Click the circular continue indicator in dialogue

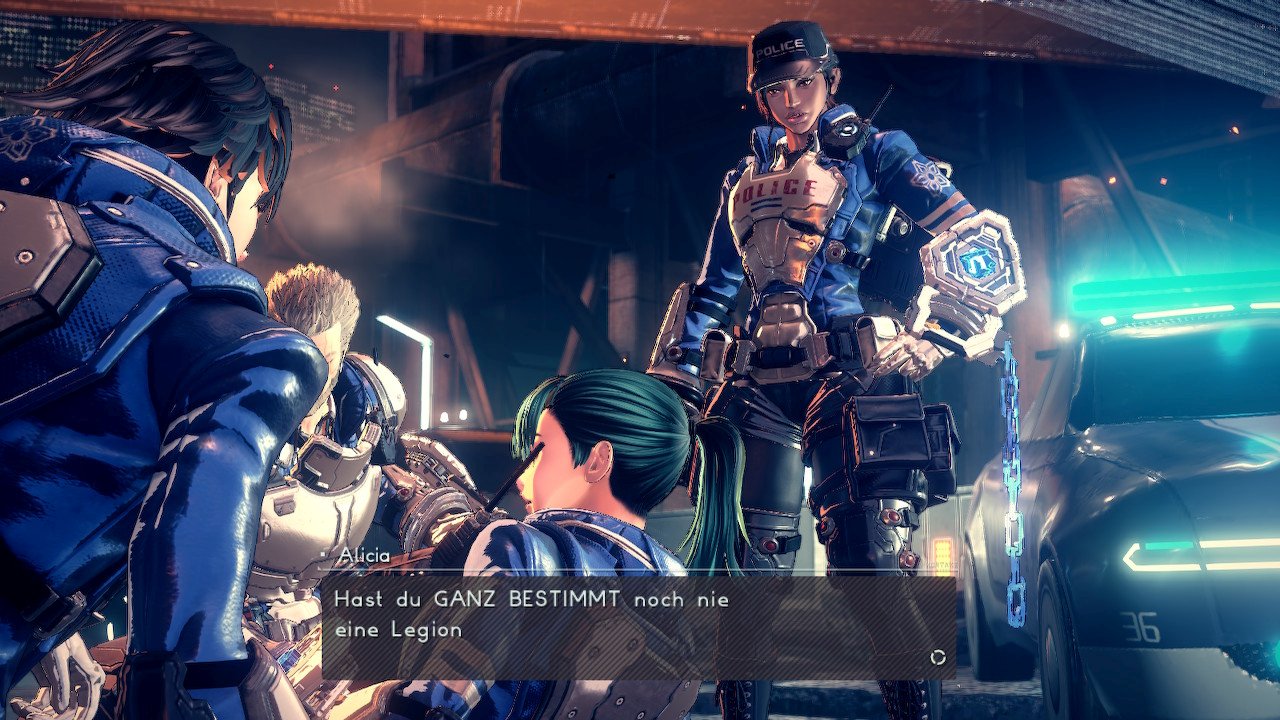[938, 657]
